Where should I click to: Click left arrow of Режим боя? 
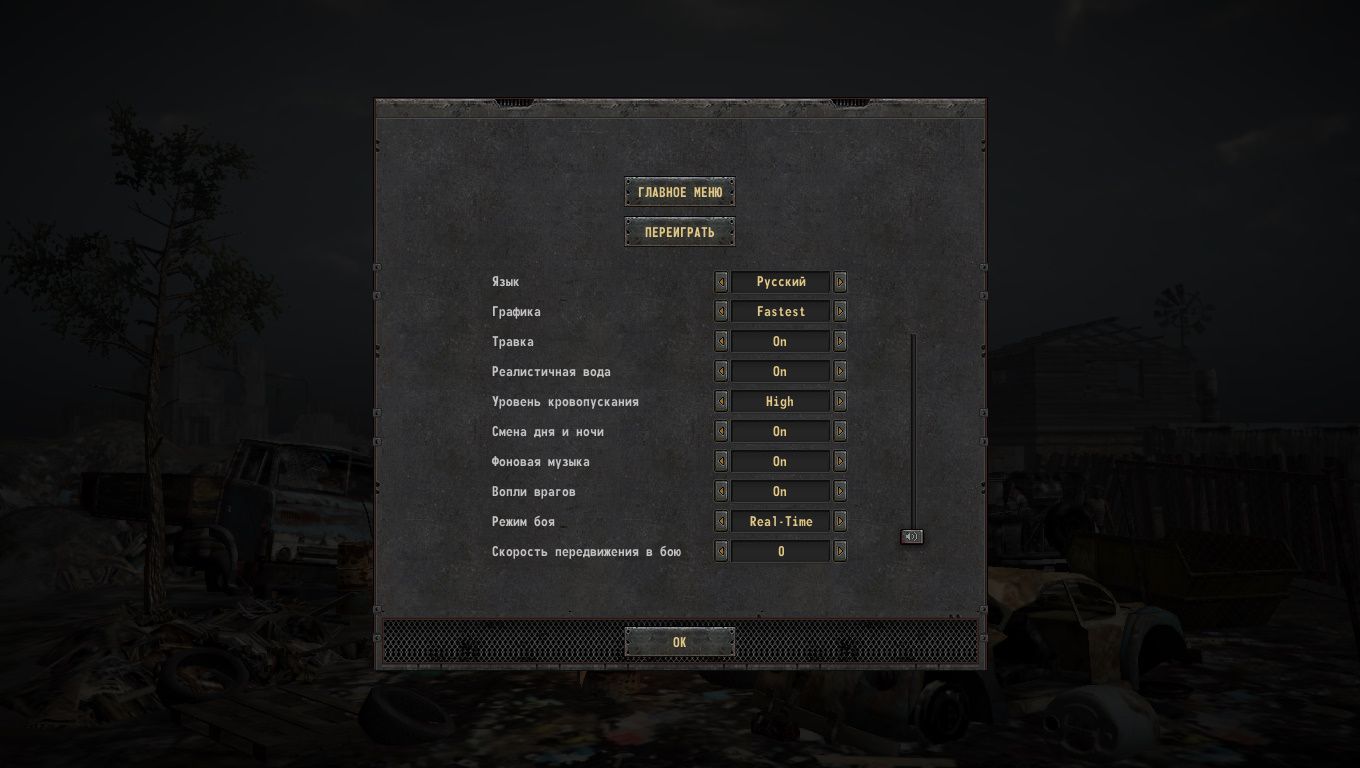tap(721, 522)
